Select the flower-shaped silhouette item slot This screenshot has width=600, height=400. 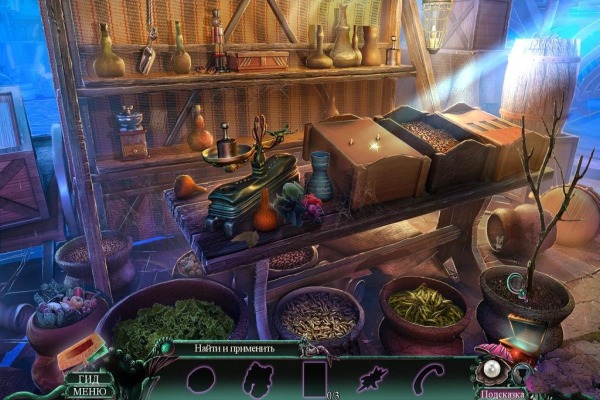(x=257, y=380)
